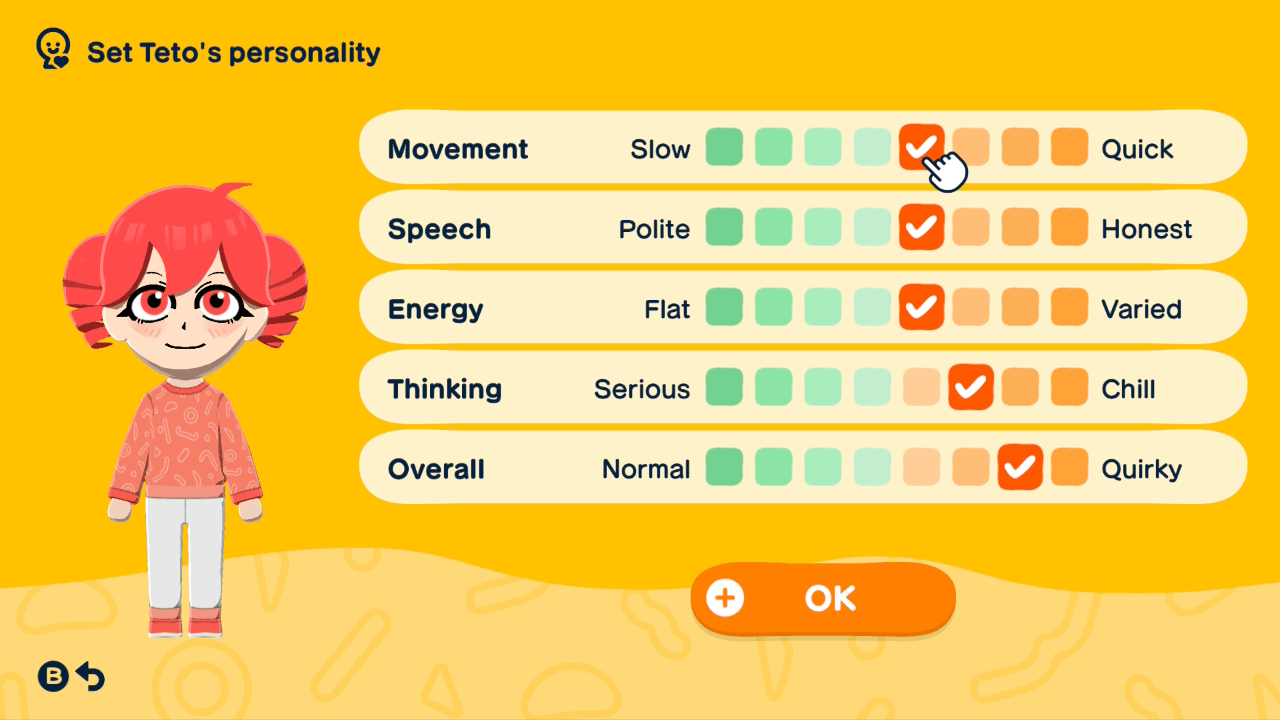
Task: Click the Slow label on the Movement scale
Action: pyautogui.click(x=660, y=148)
